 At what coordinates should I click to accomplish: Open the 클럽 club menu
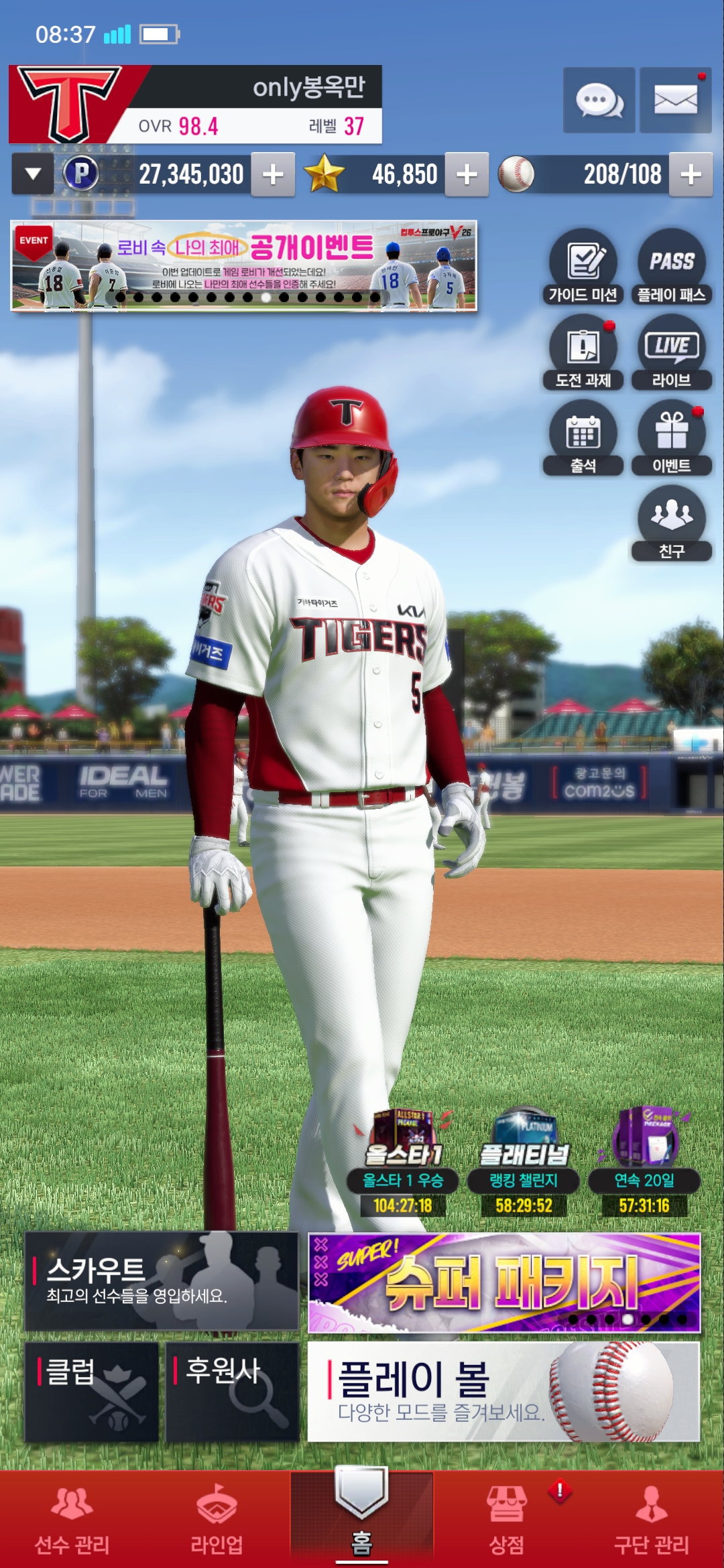92,1391
